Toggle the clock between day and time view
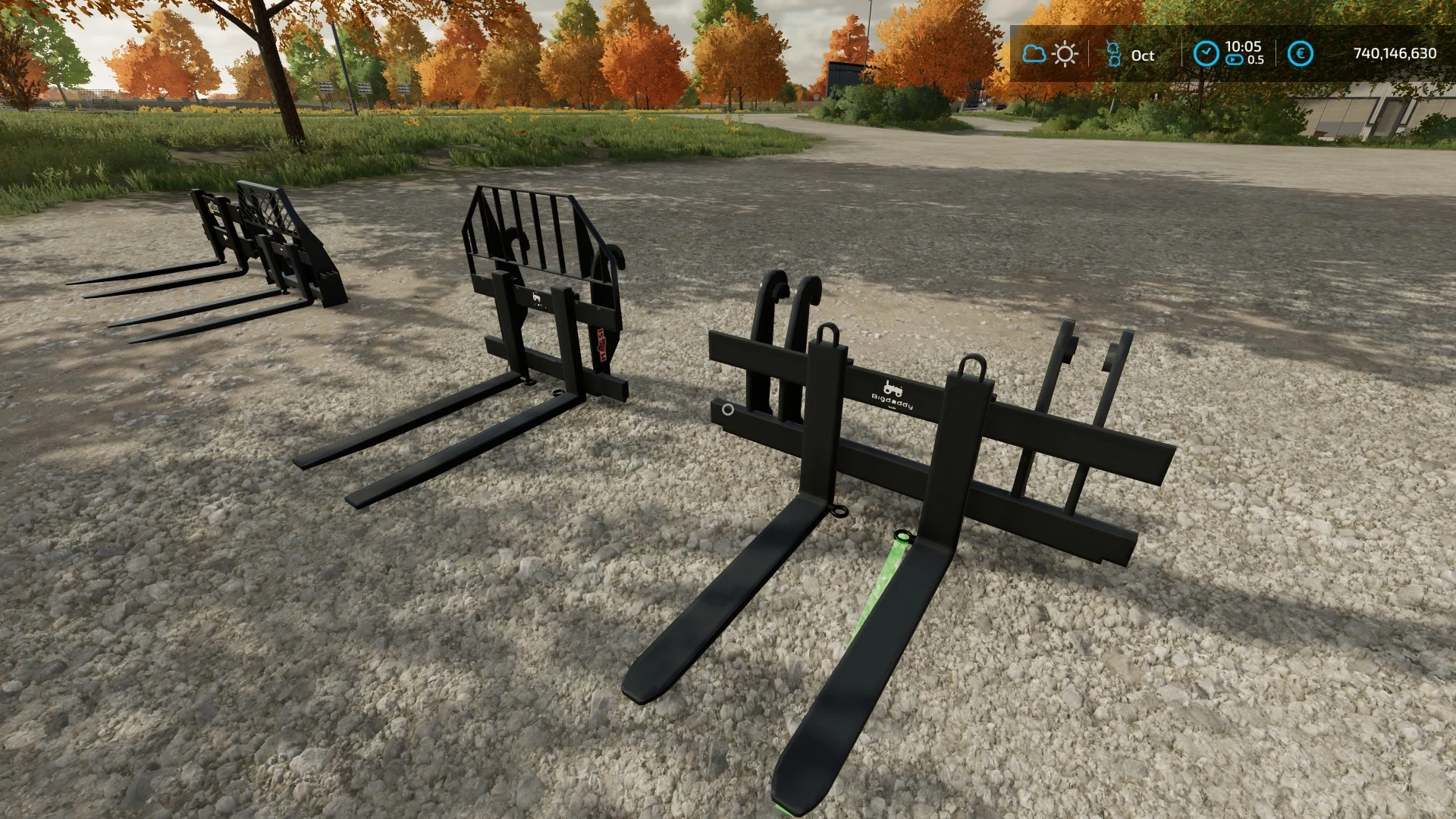The width and height of the screenshot is (1456, 819). [x=1206, y=53]
